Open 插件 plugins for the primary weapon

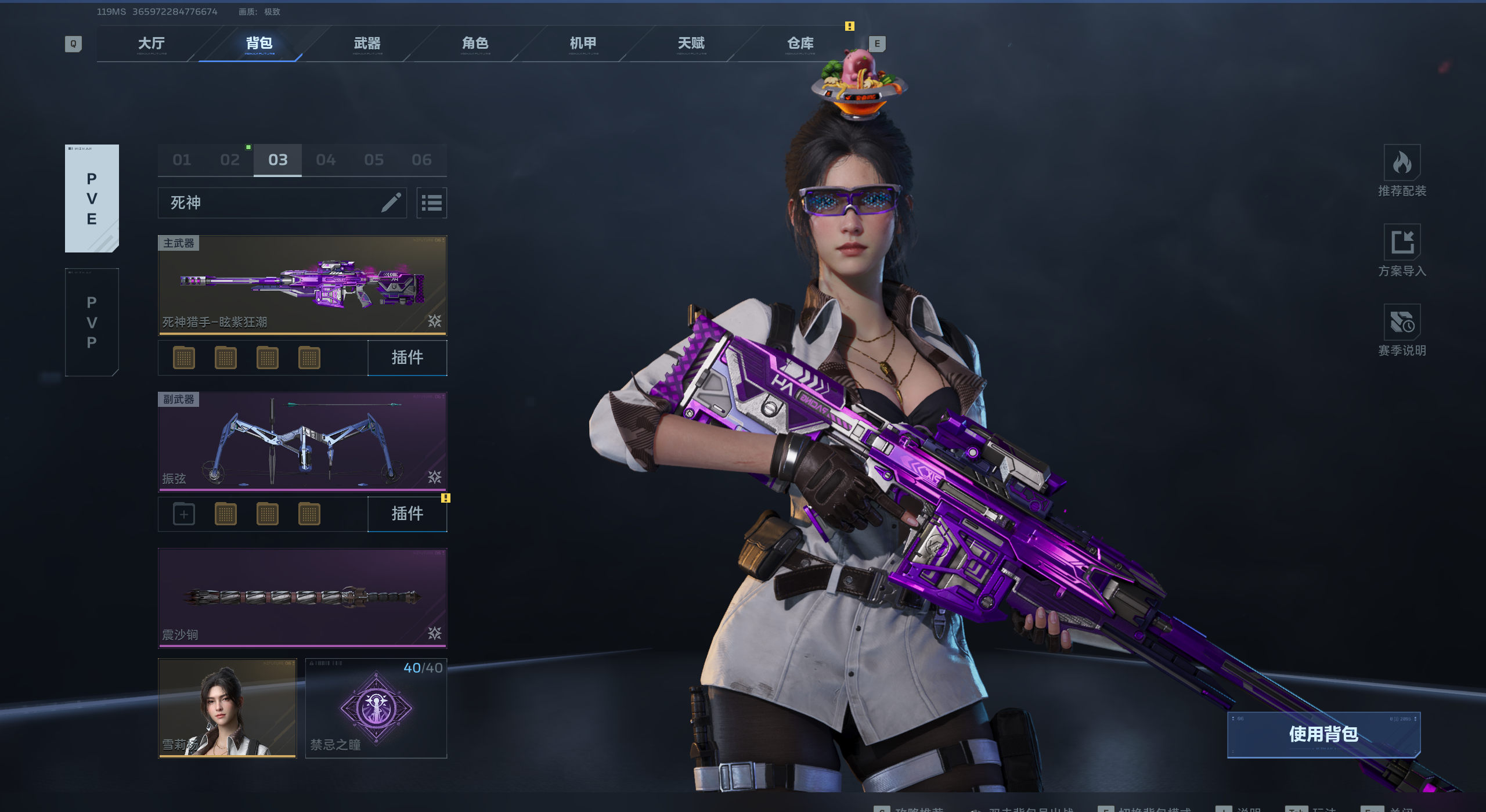click(407, 358)
